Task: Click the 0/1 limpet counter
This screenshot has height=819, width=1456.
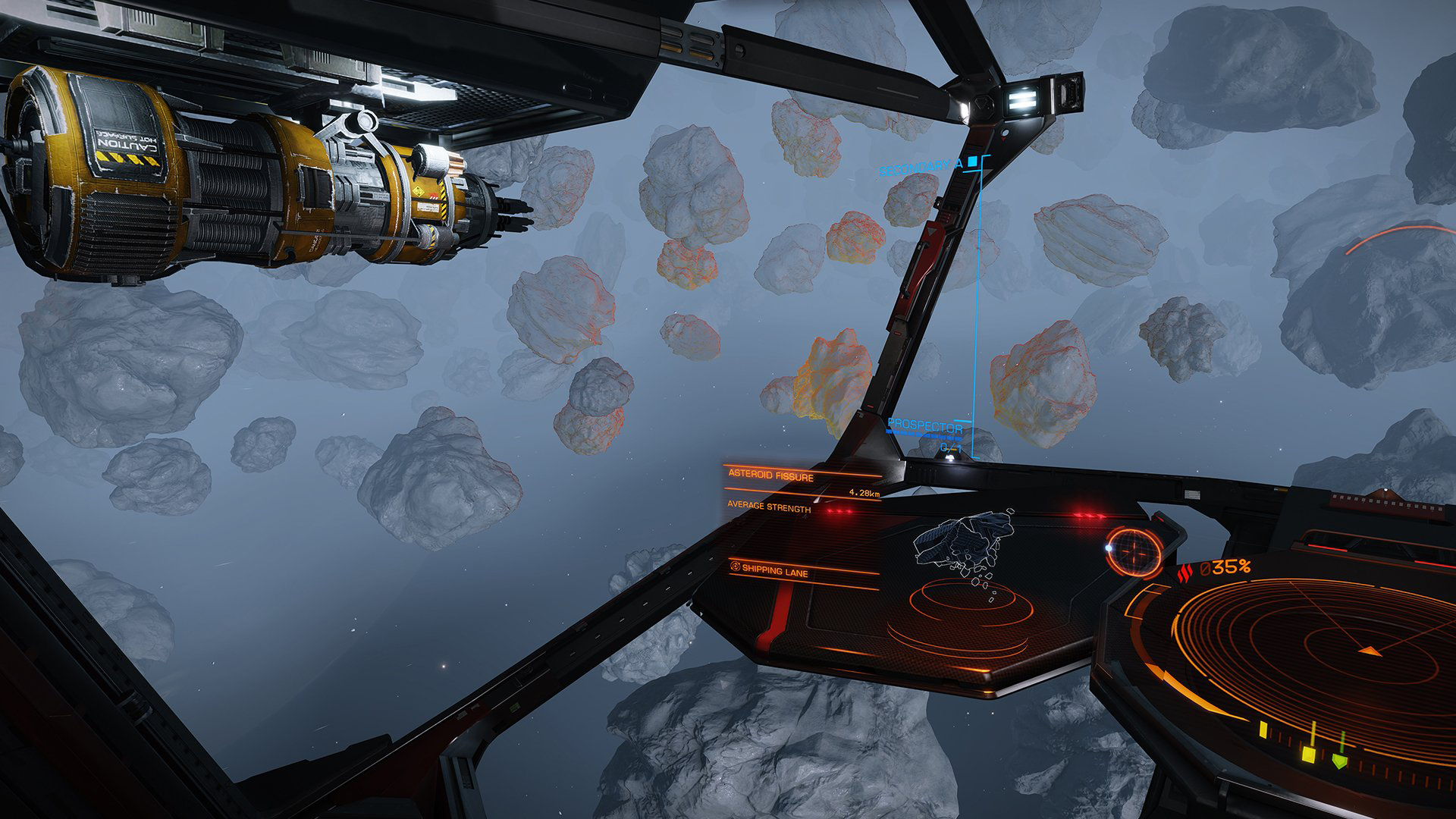Action: click(x=950, y=448)
